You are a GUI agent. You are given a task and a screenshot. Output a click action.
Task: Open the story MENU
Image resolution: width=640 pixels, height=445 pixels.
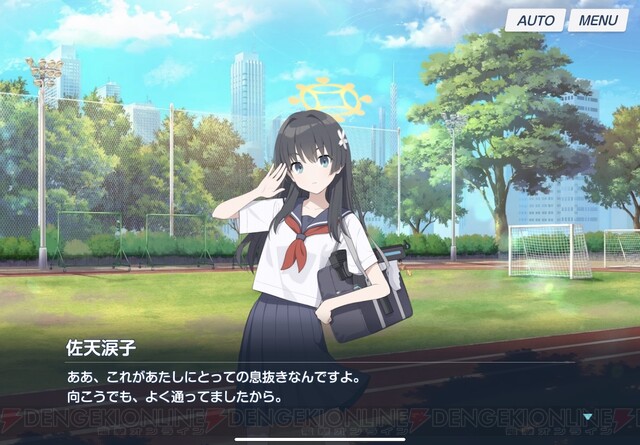click(x=597, y=20)
